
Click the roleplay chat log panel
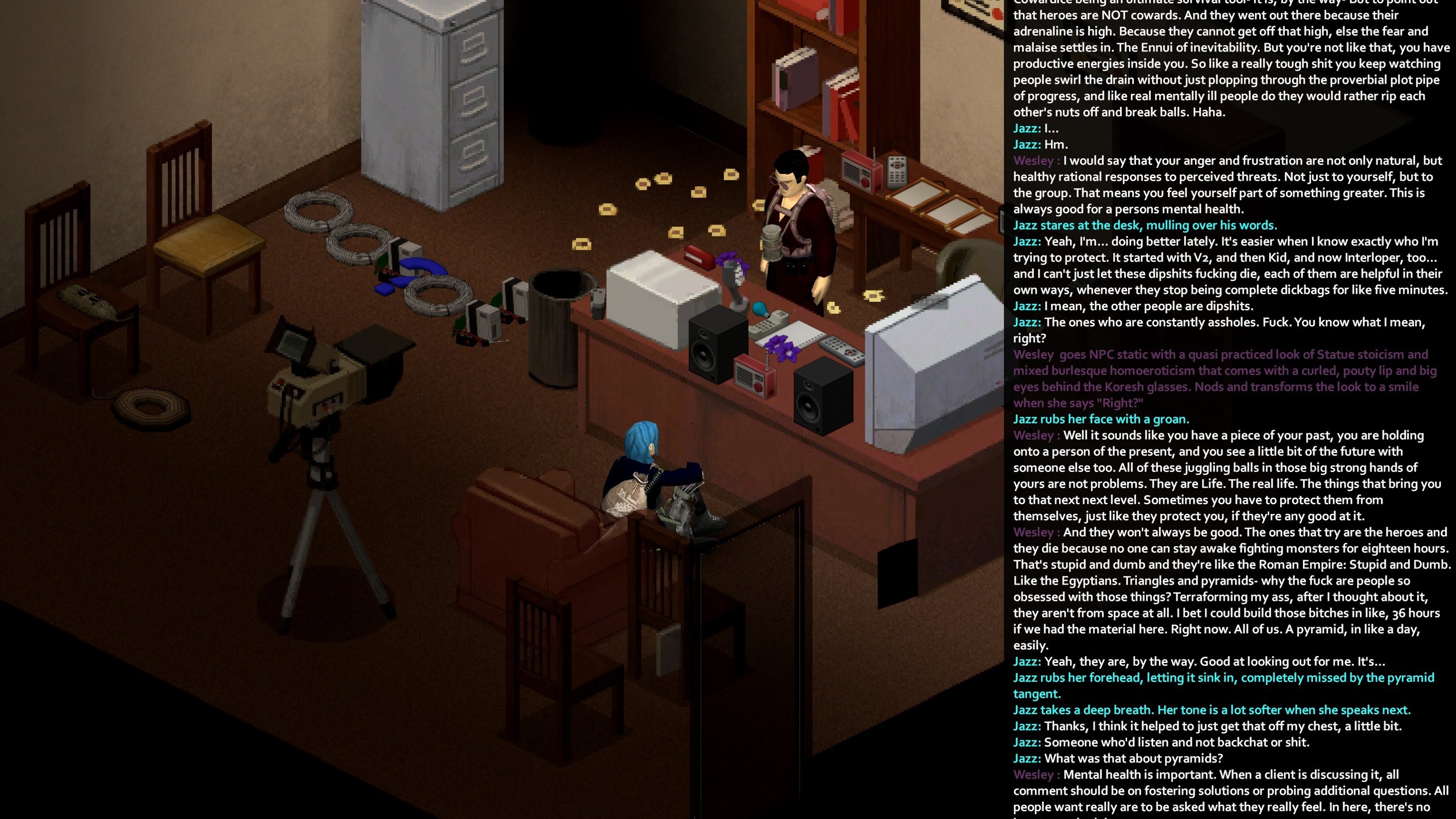pos(1229,409)
